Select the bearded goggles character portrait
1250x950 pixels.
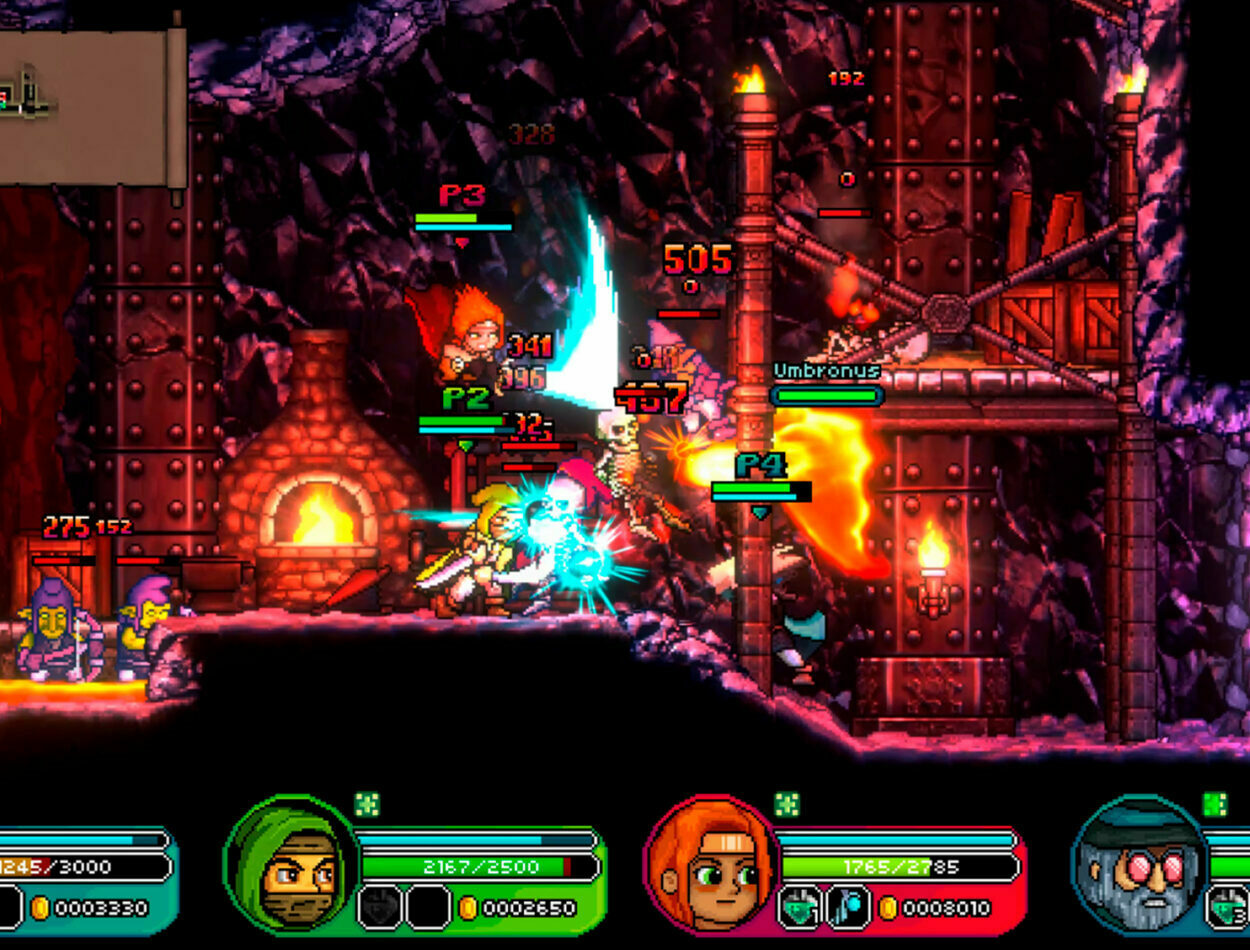[x=1139, y=865]
